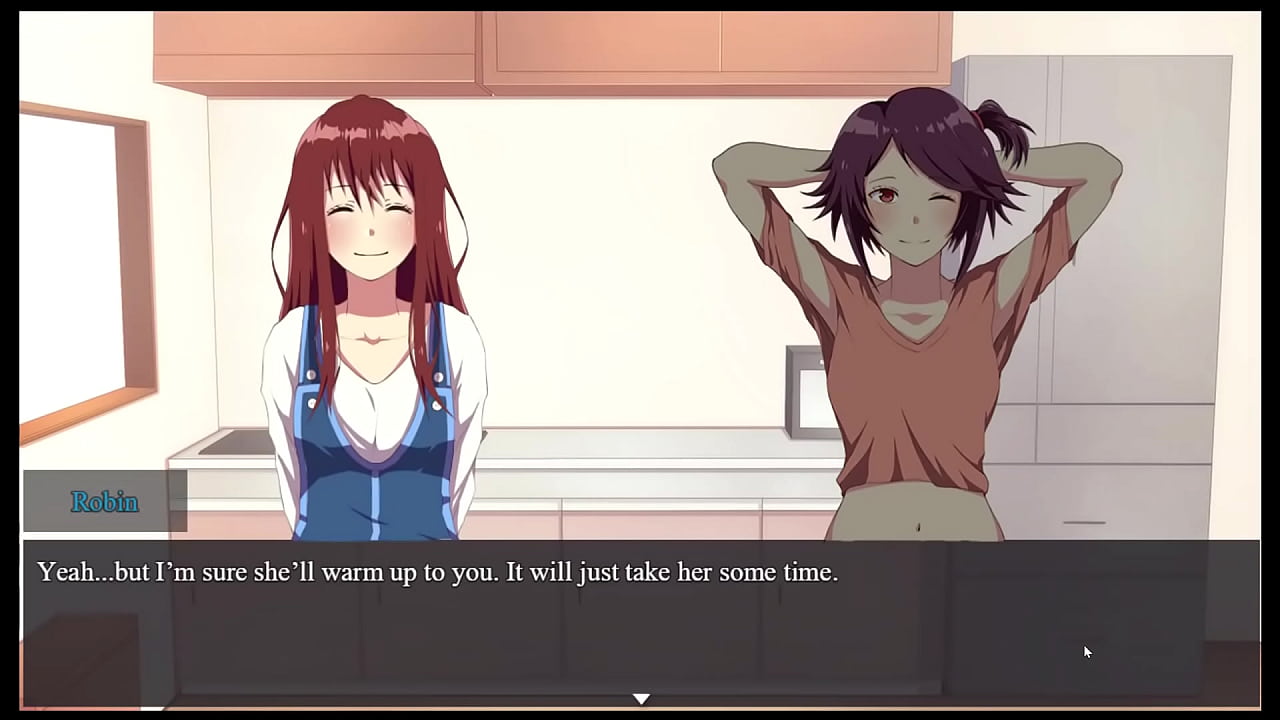Click the white continue arrow below the dialogue
The image size is (1280, 720).
click(x=641, y=698)
